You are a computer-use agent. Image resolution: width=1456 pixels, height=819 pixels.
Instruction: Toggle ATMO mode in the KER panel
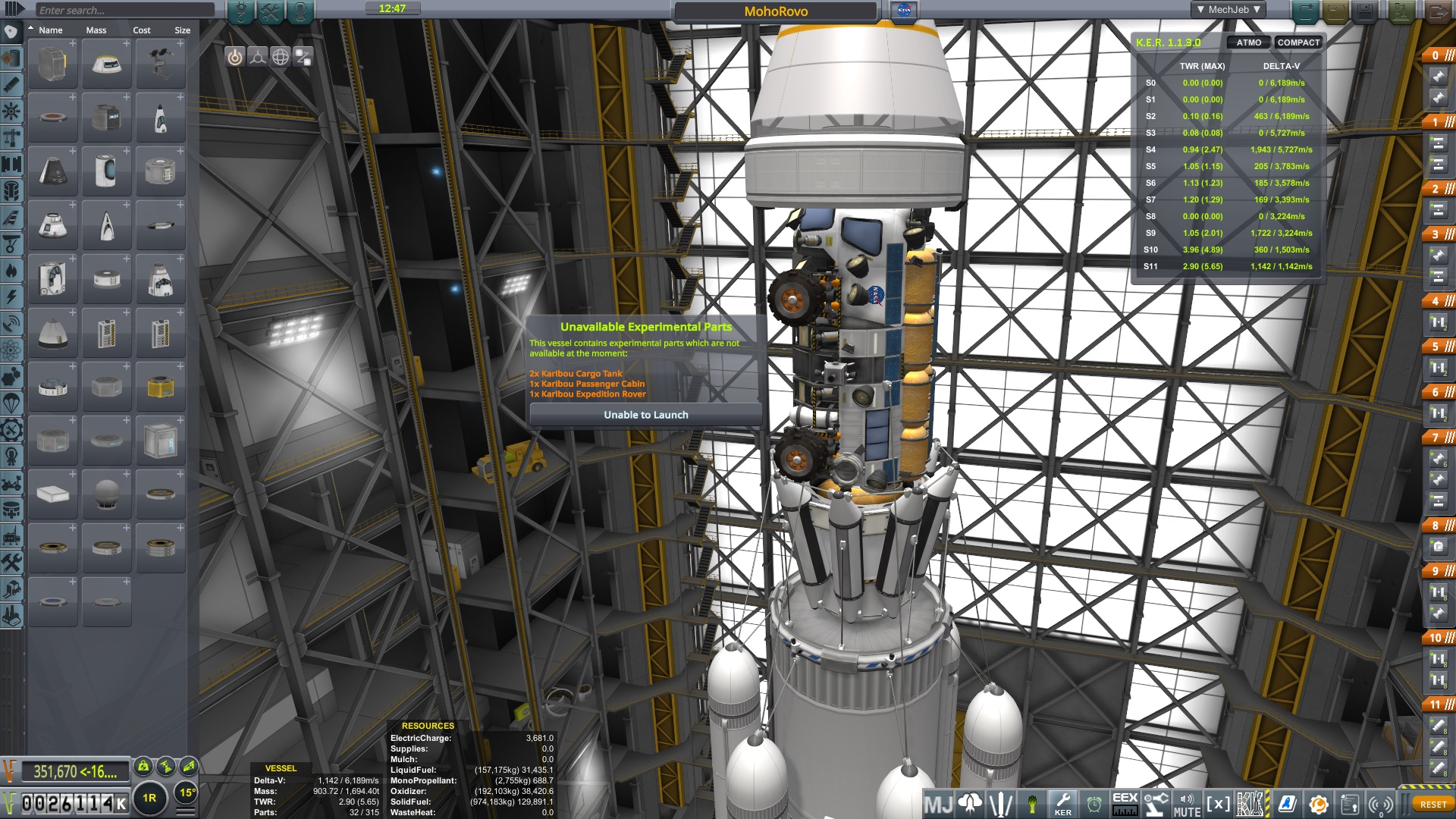pos(1247,43)
